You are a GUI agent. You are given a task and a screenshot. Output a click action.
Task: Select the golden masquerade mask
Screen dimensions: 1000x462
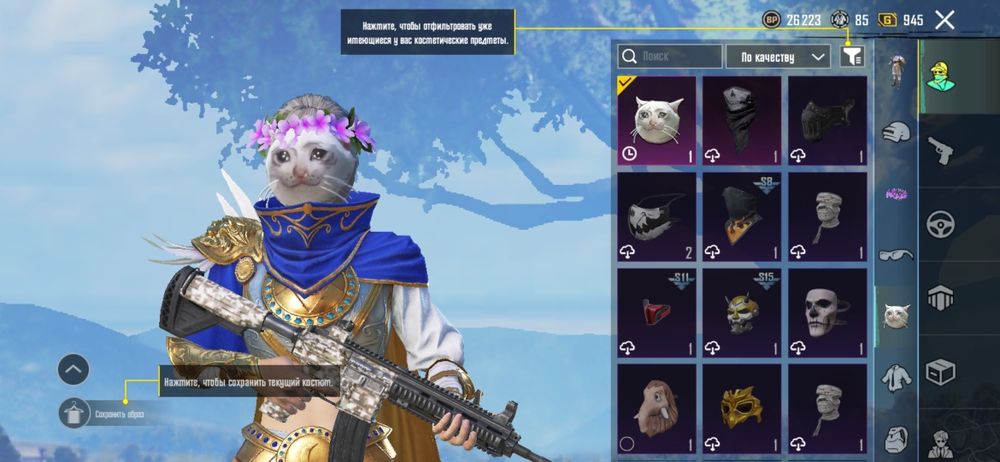[740, 407]
